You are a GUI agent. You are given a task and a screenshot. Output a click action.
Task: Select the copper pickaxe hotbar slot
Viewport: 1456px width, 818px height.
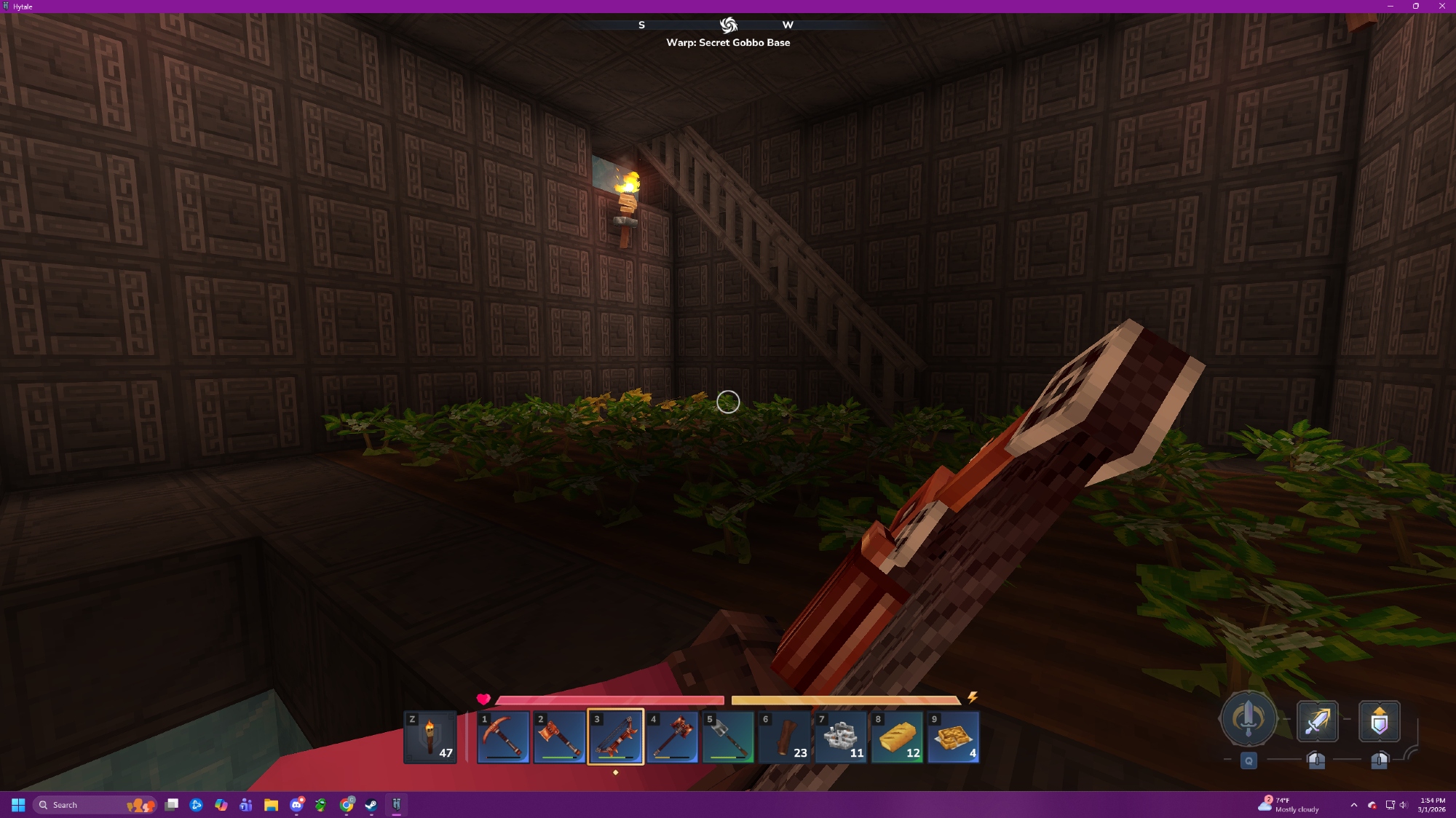click(x=503, y=736)
